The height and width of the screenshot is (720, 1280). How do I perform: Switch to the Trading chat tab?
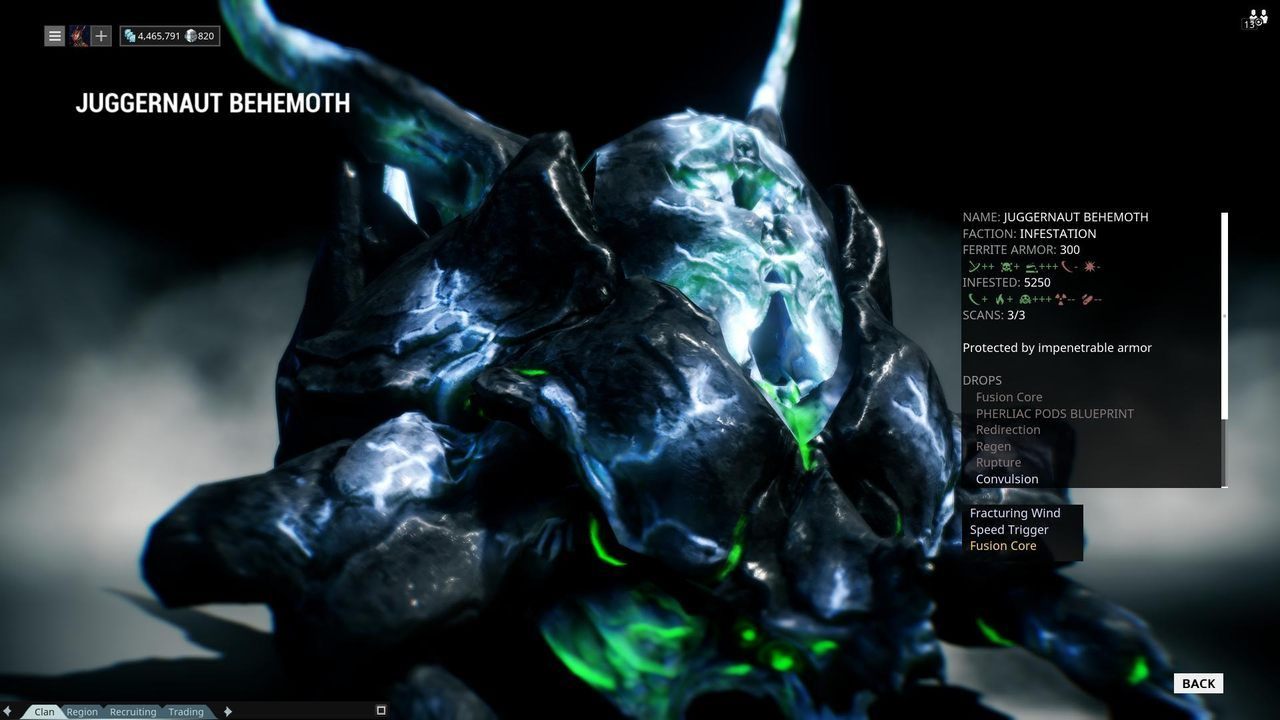(185, 711)
